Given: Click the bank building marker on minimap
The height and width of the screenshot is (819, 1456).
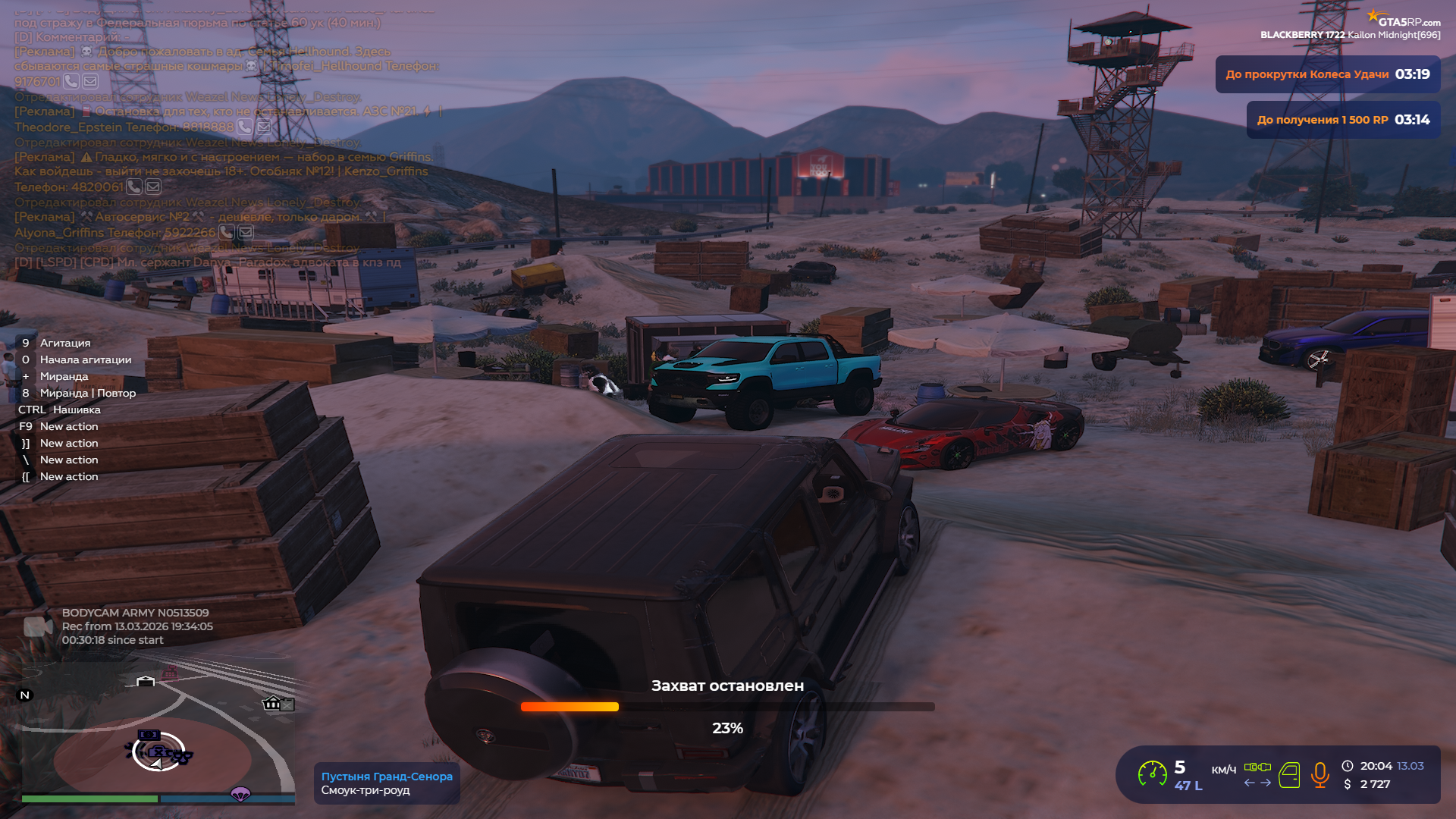Looking at the screenshot, I should click(x=271, y=704).
